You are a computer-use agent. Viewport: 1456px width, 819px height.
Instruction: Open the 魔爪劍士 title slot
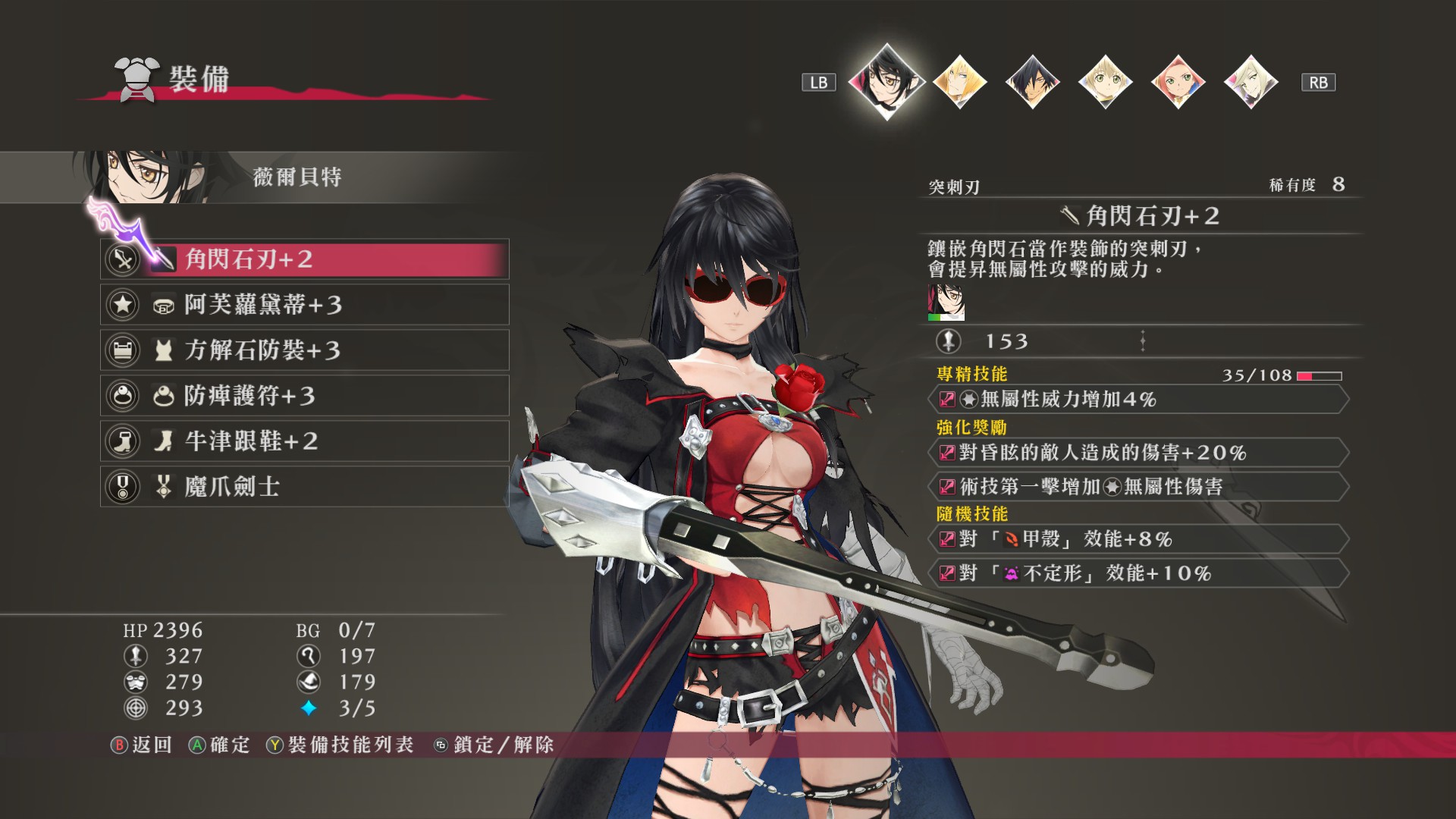coord(304,487)
